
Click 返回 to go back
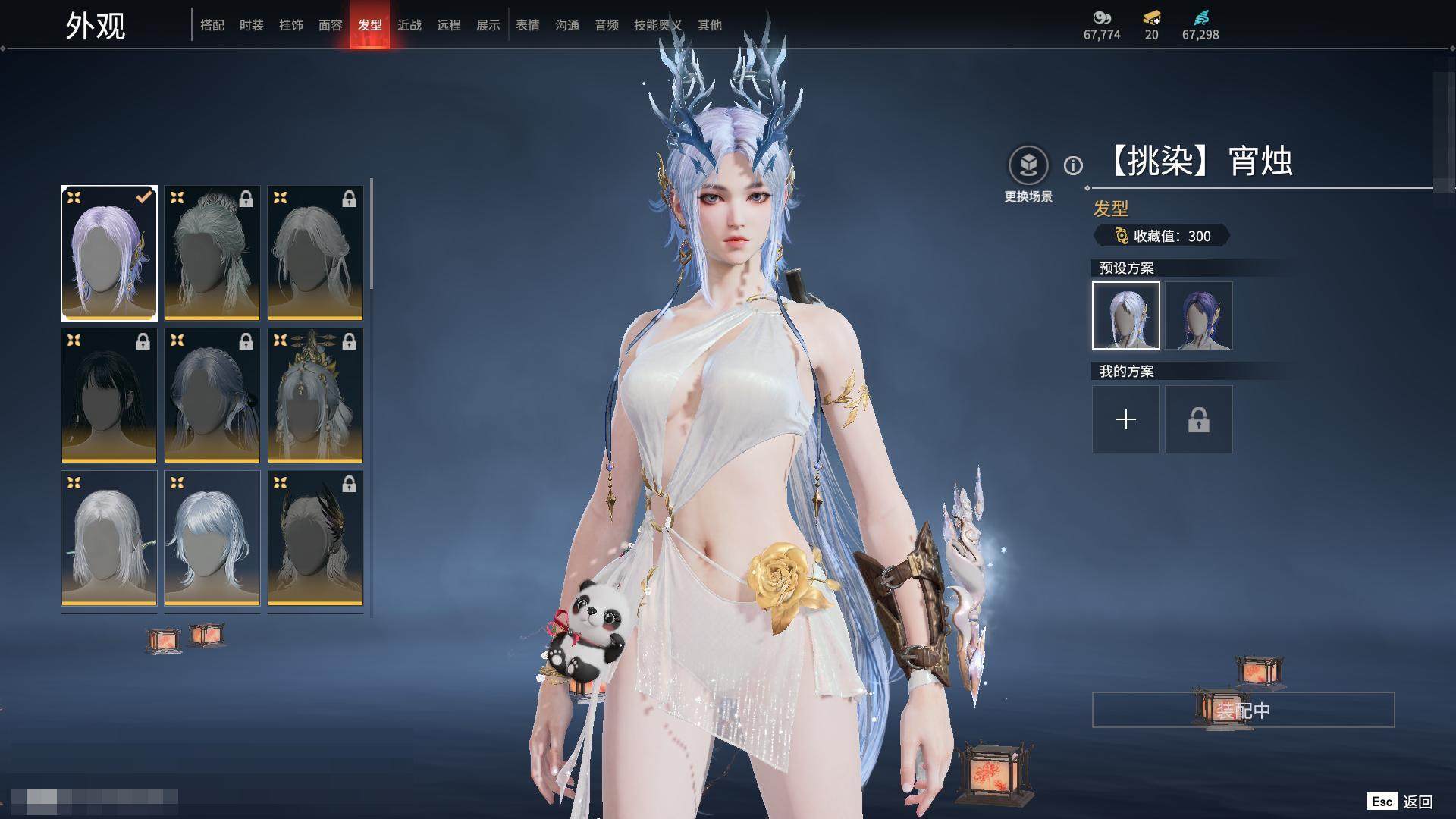pyautogui.click(x=1417, y=802)
